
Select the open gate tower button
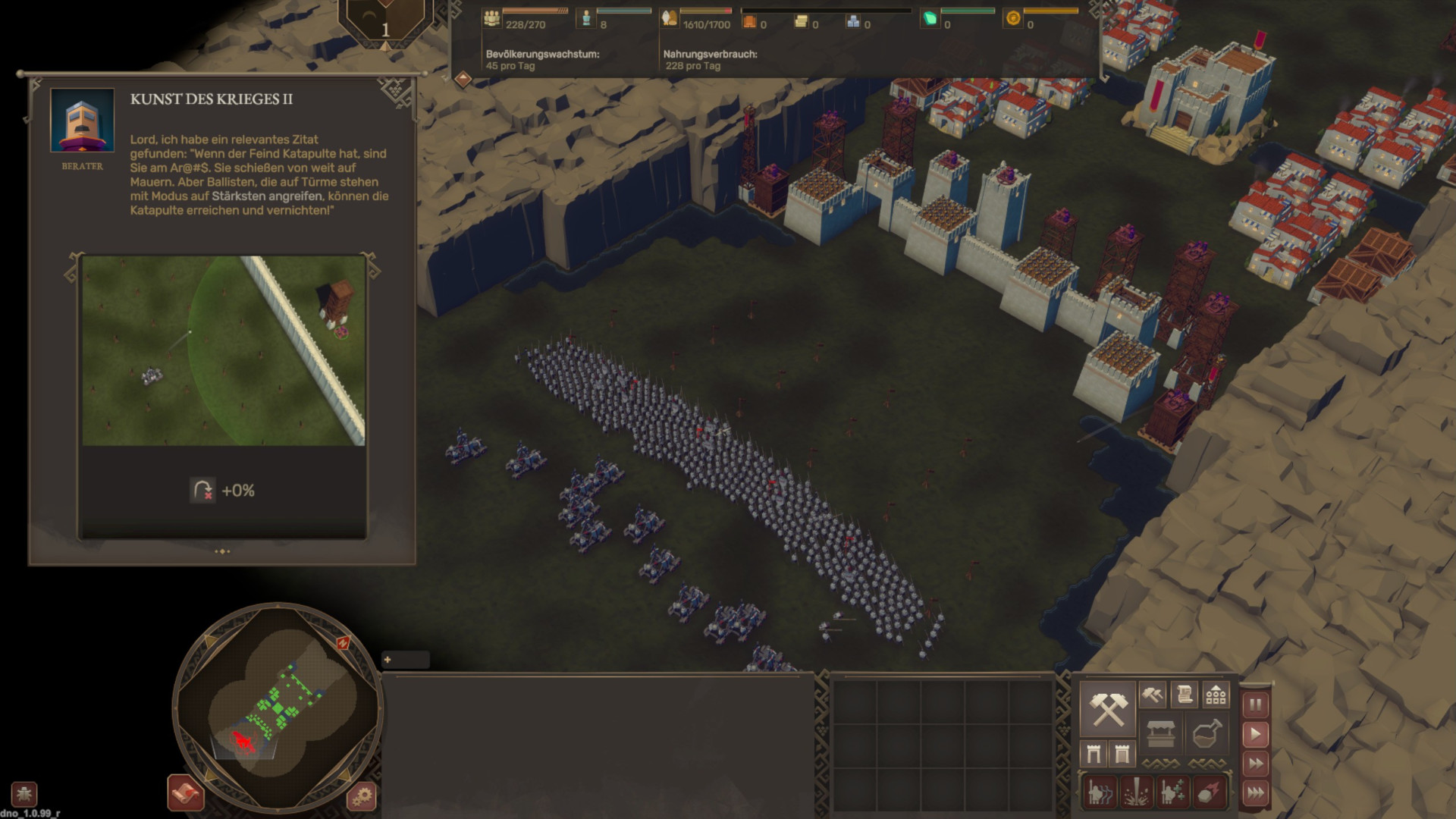click(1094, 754)
